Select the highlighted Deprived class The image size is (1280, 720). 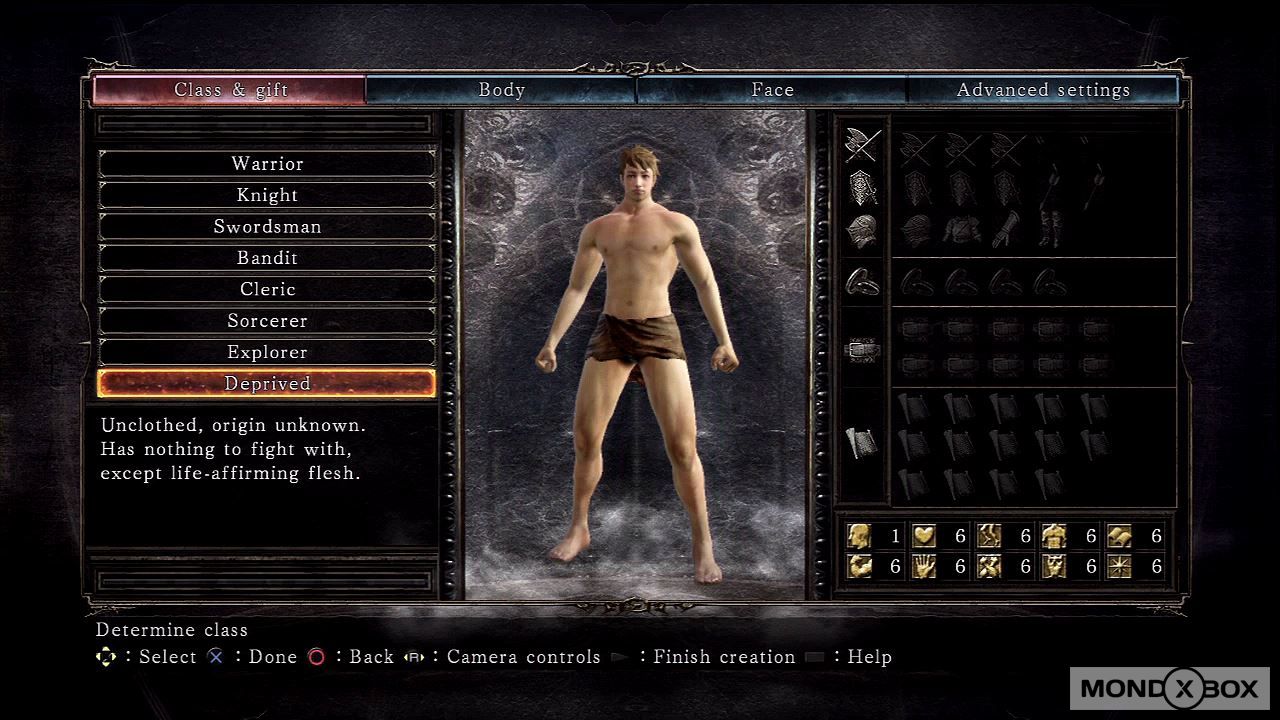coord(267,384)
